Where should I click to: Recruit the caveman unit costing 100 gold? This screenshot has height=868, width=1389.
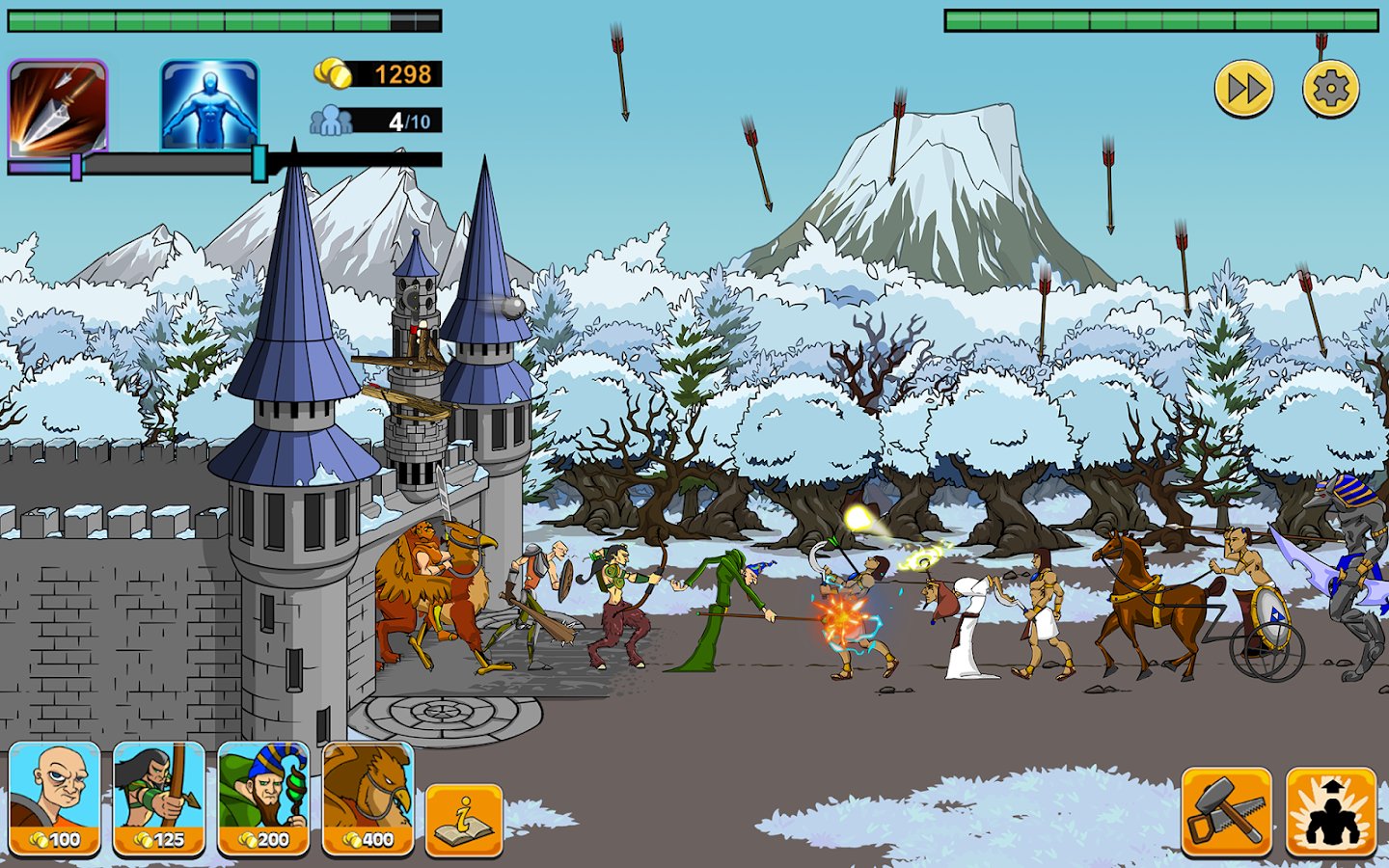[56, 799]
